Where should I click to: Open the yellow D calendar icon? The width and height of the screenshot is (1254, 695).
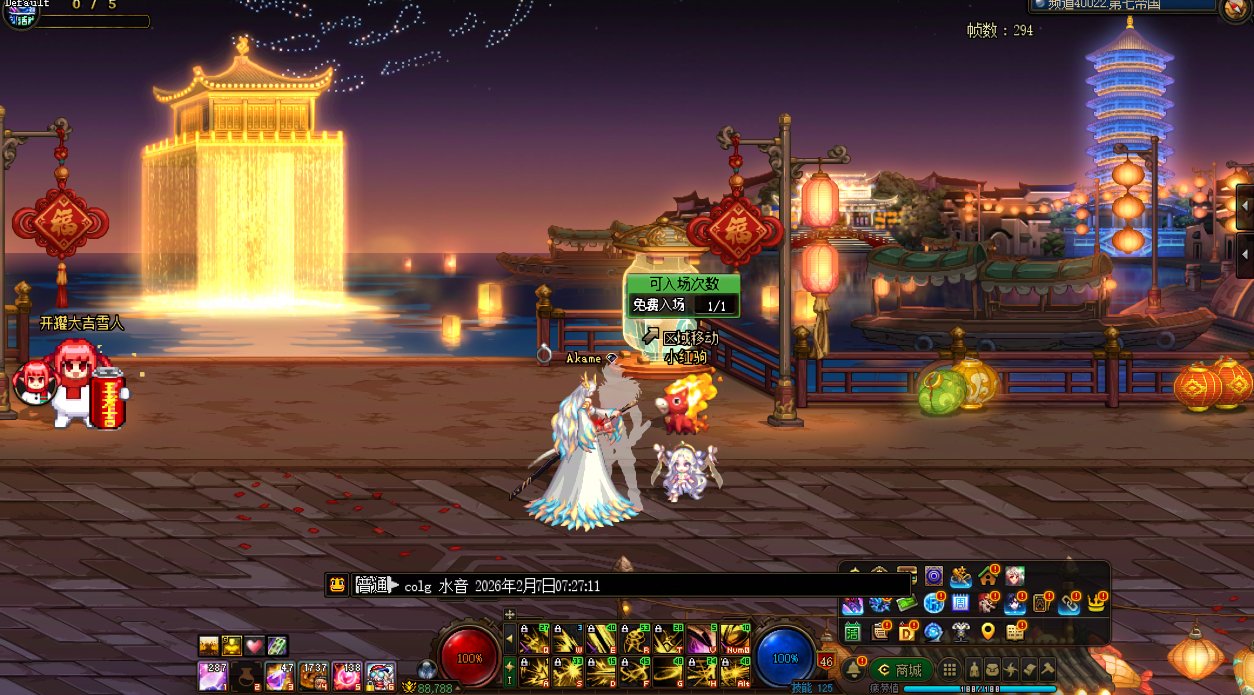click(907, 631)
